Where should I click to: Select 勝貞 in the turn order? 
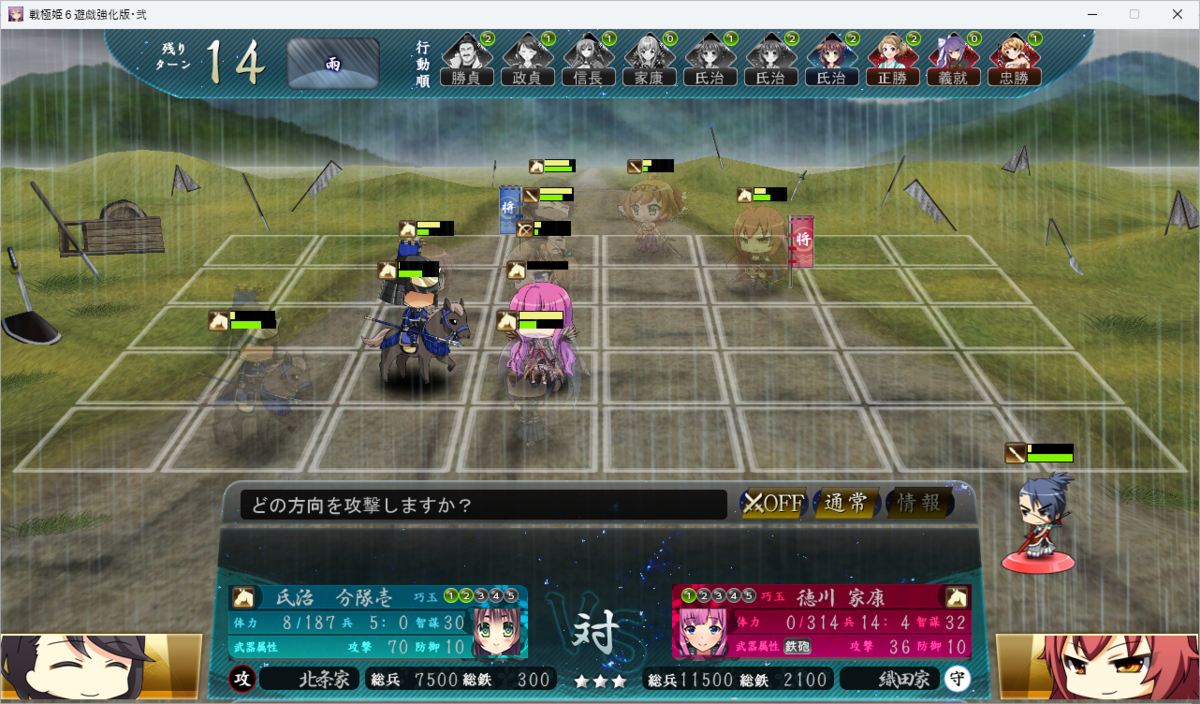point(467,60)
